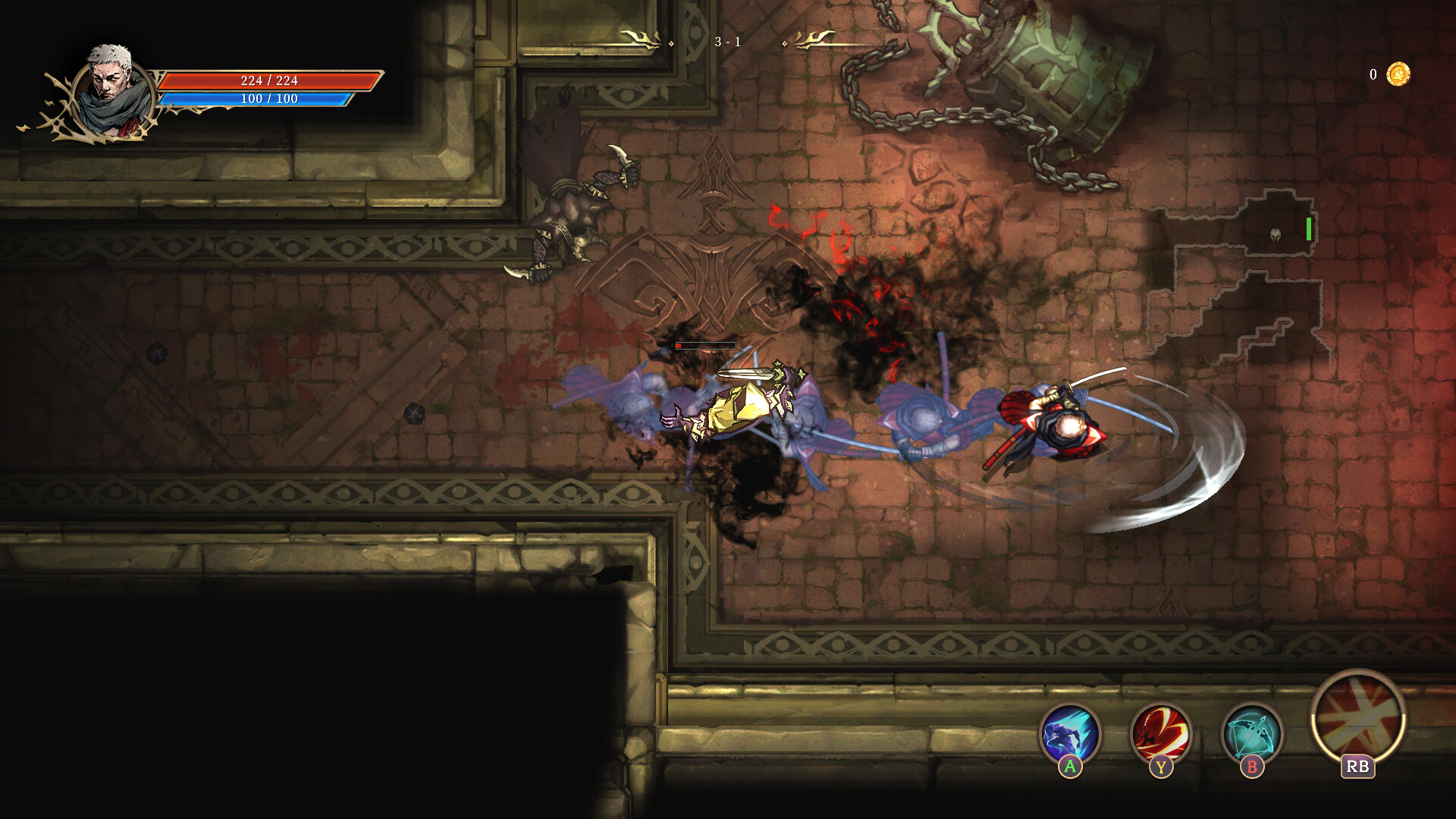
Task: Click the green player marker on the minimap
Action: pyautogui.click(x=1307, y=229)
